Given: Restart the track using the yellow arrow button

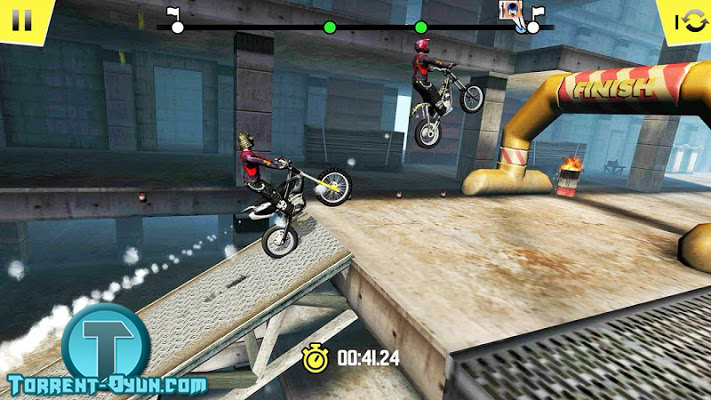Looking at the screenshot, I should pyautogui.click(x=689, y=20).
